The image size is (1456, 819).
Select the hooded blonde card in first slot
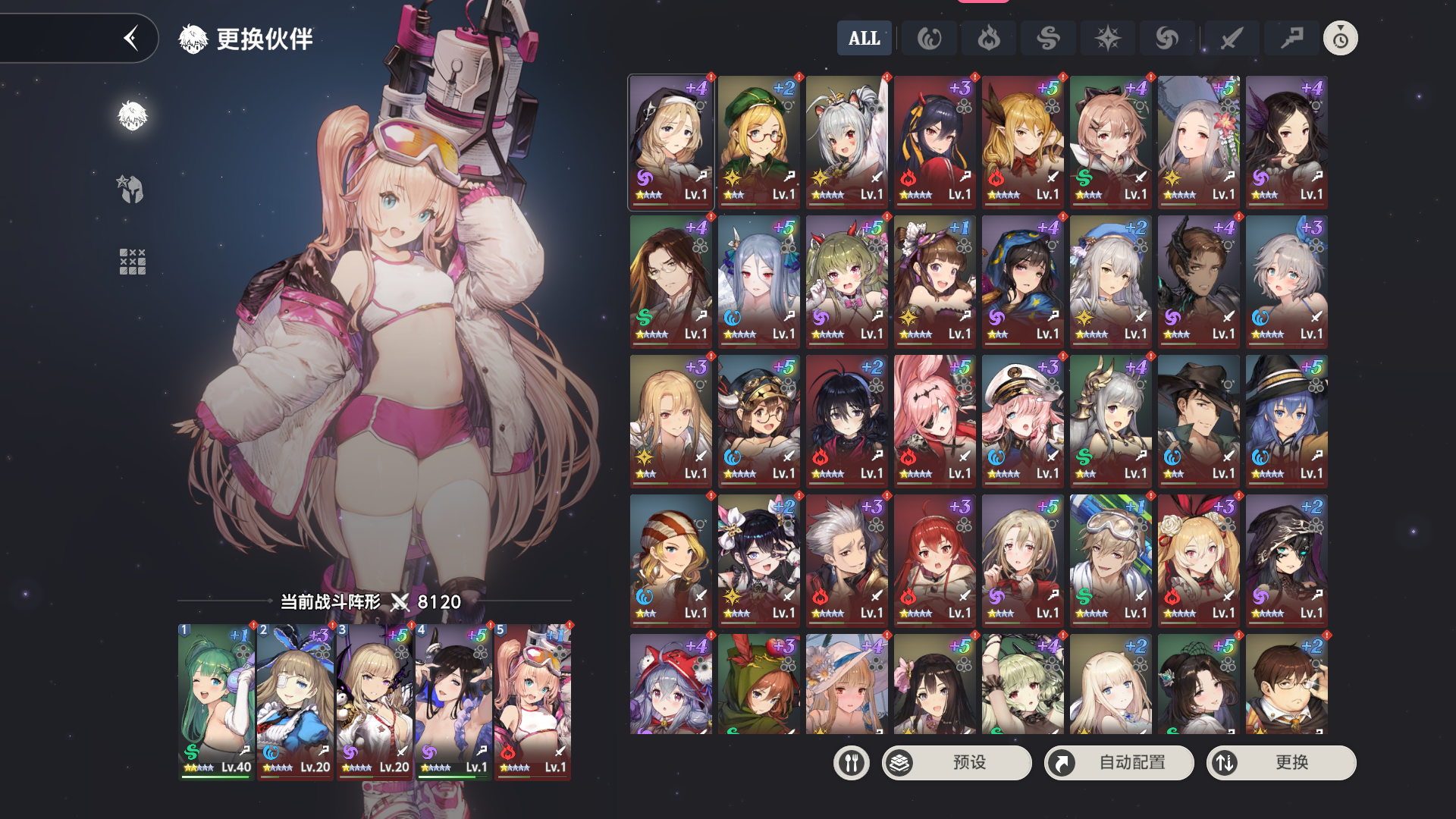[x=670, y=141]
